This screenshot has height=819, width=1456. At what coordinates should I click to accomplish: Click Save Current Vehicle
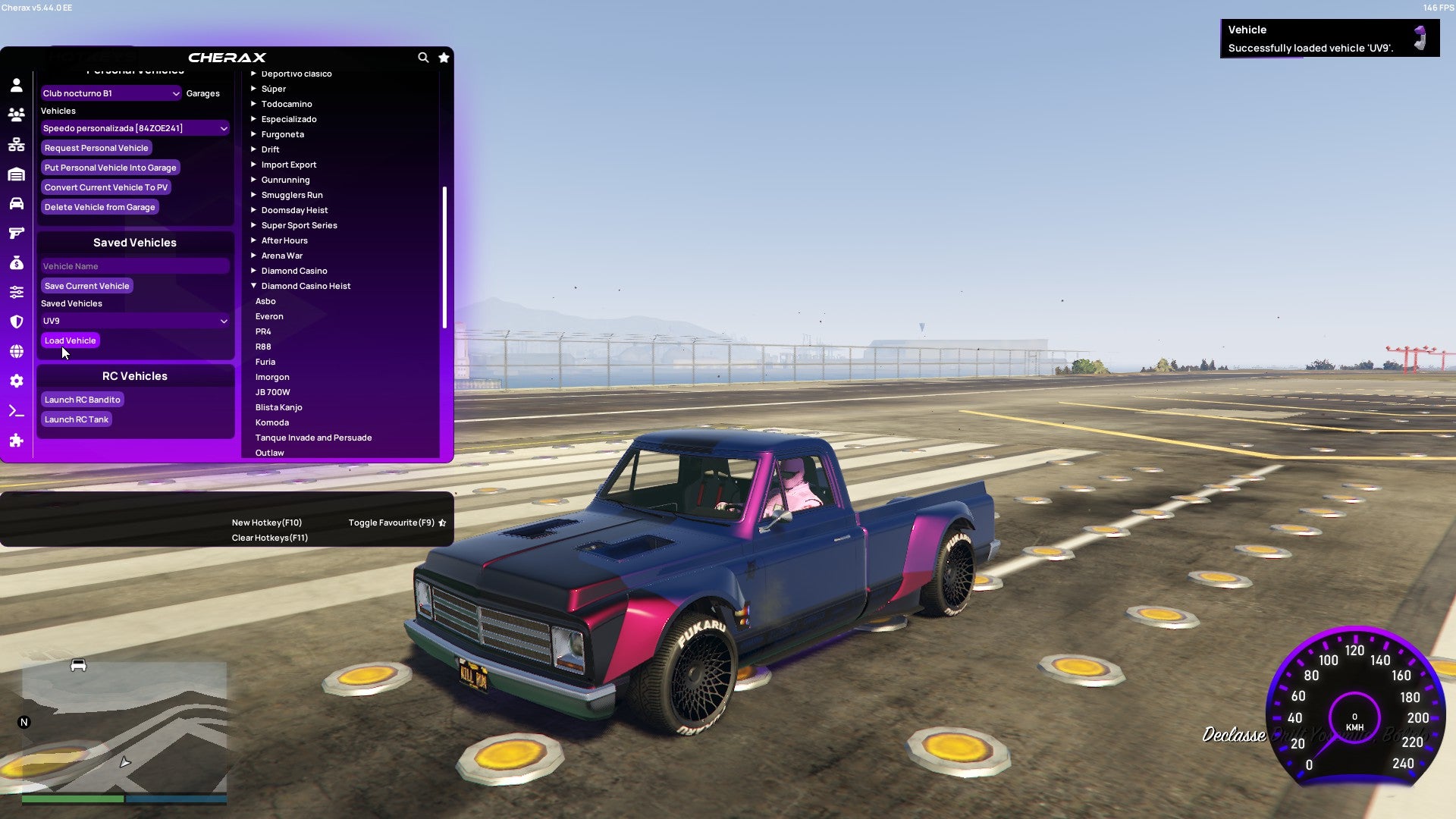[86, 285]
